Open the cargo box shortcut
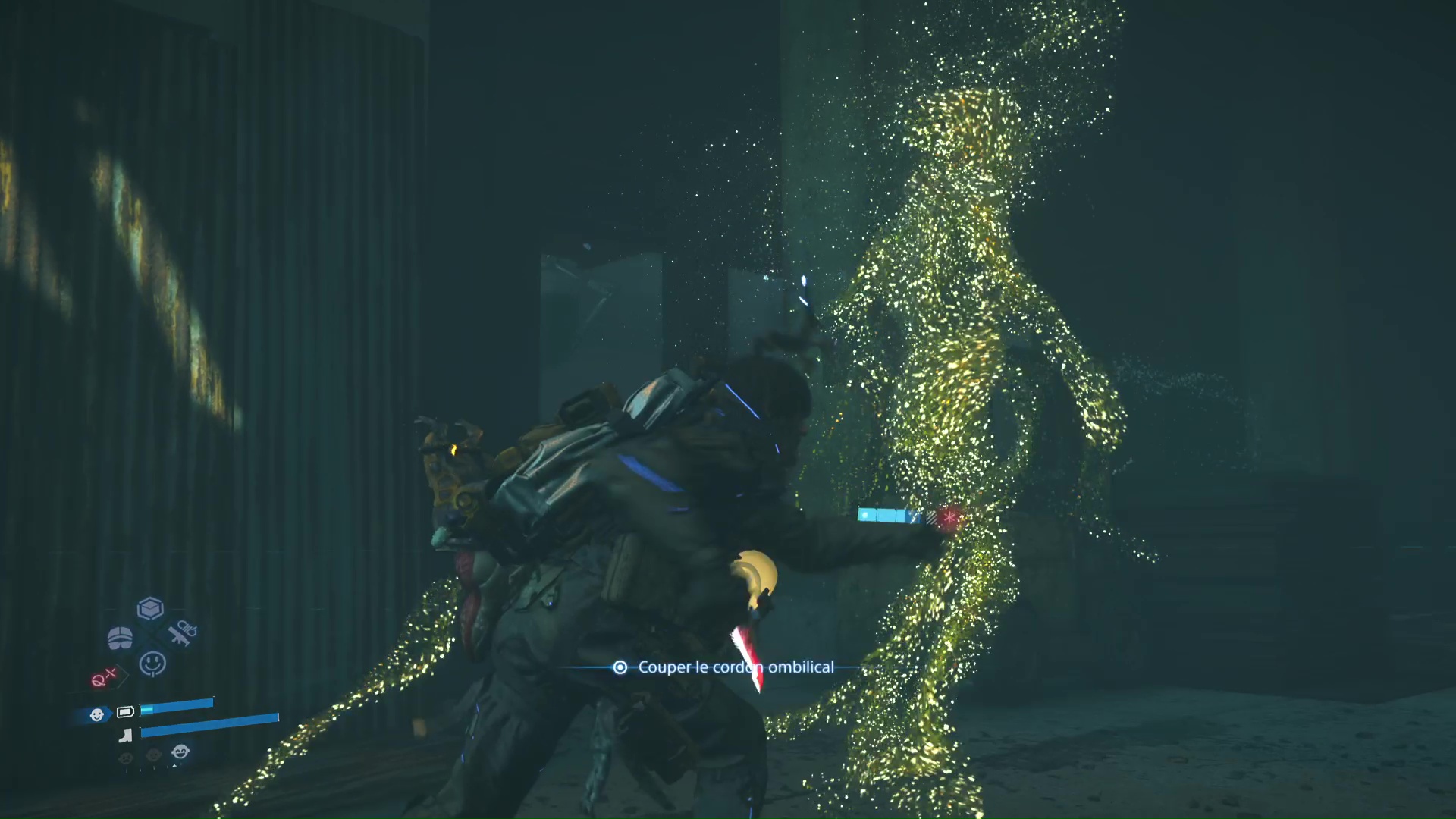 (150, 608)
